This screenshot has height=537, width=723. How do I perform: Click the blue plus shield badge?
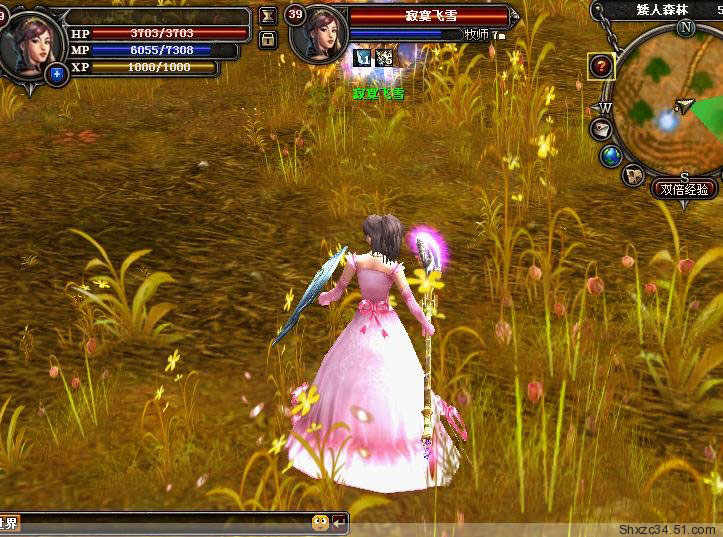57,73
